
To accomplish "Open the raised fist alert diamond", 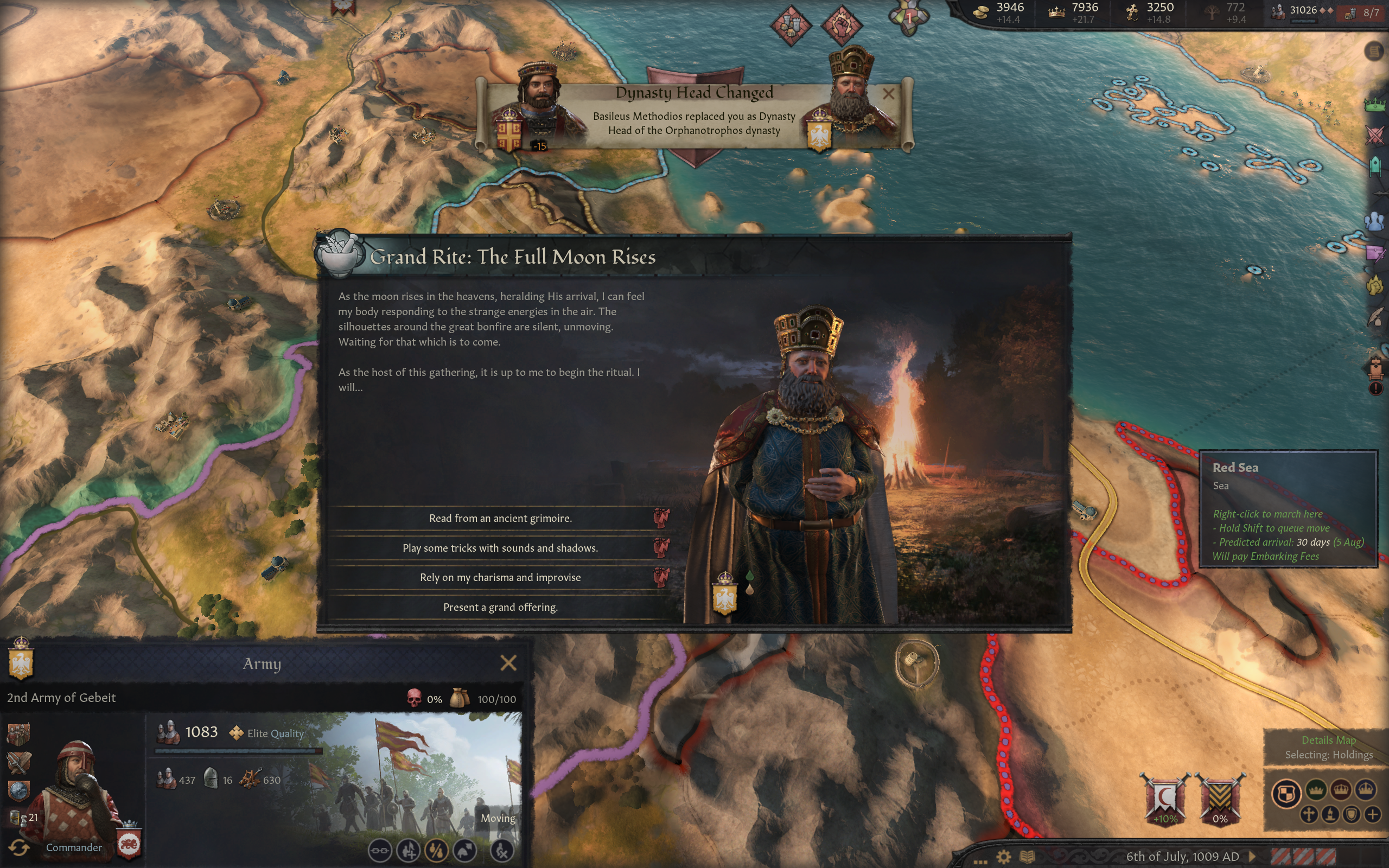I will 842,25.
